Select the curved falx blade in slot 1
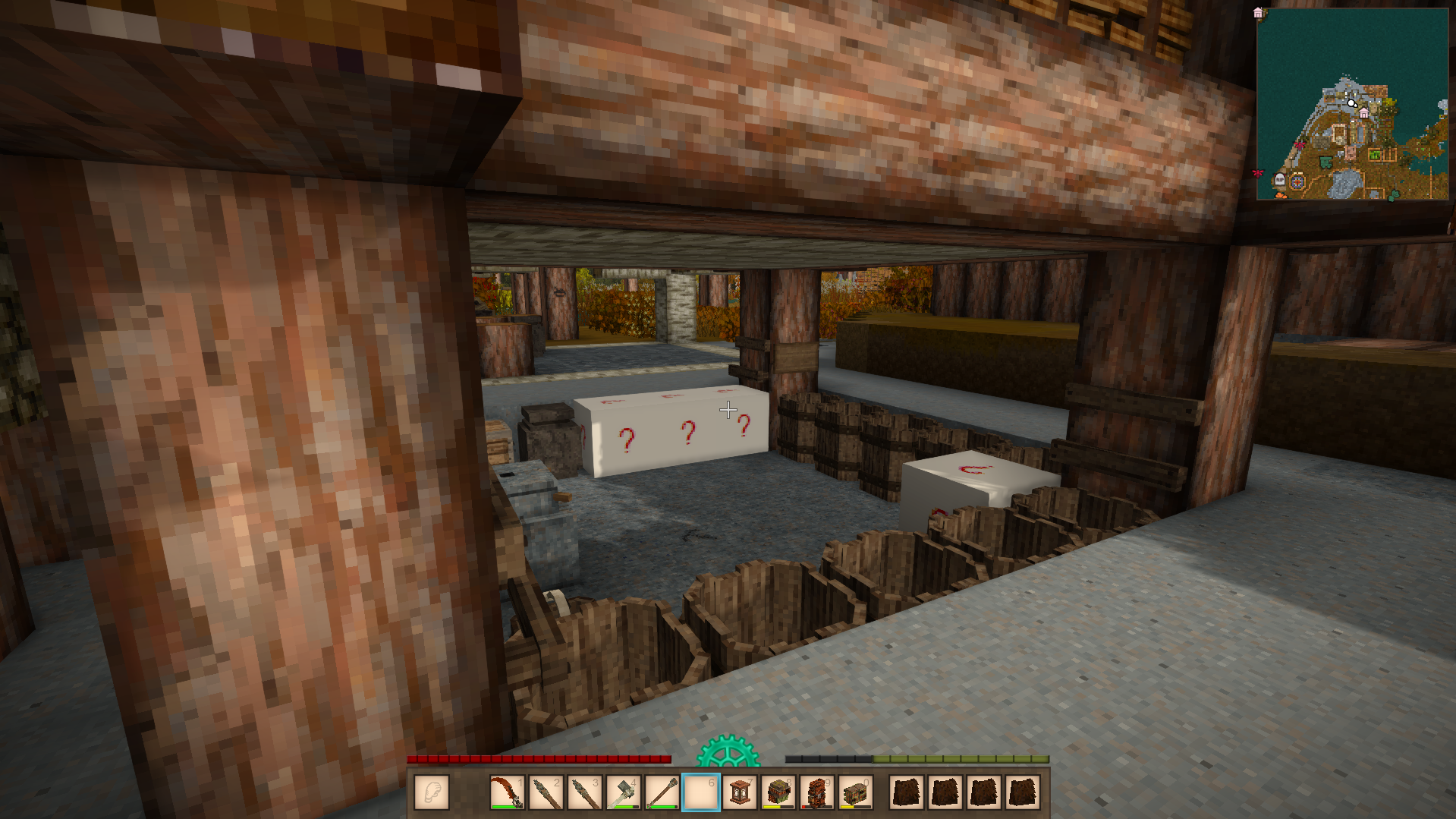This screenshot has height=819, width=1456. tap(507, 792)
